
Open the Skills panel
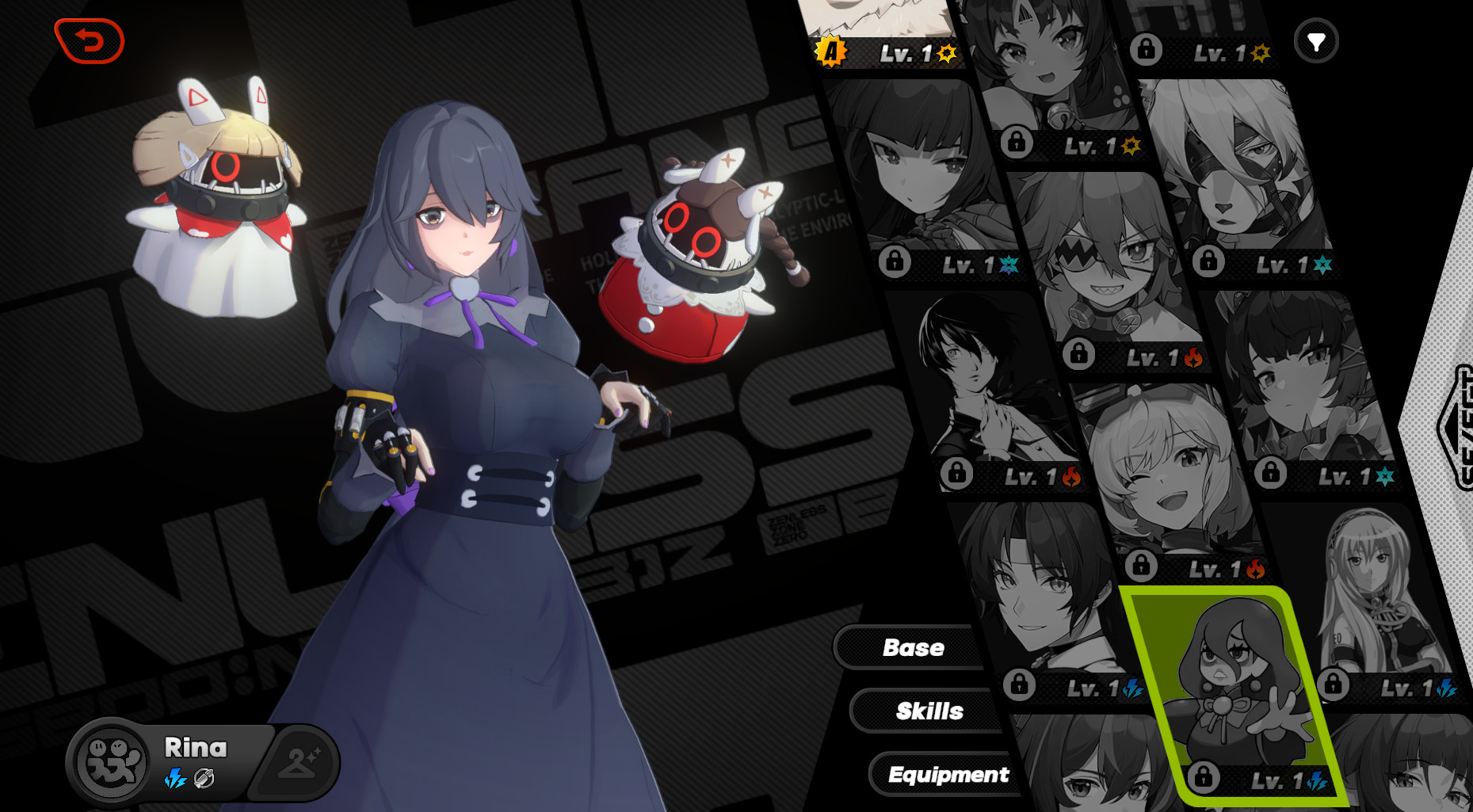[929, 711]
